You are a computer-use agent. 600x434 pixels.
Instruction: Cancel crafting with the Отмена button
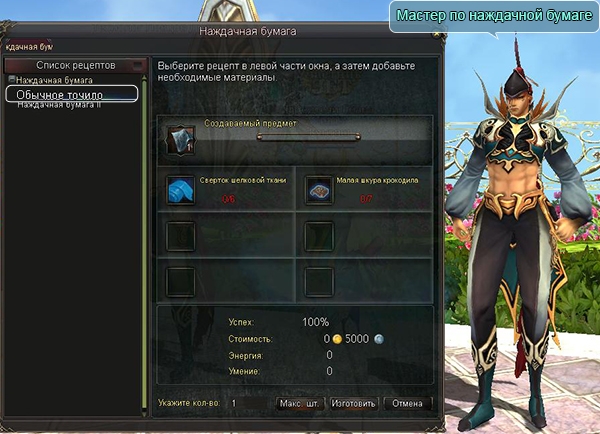[x=408, y=404]
